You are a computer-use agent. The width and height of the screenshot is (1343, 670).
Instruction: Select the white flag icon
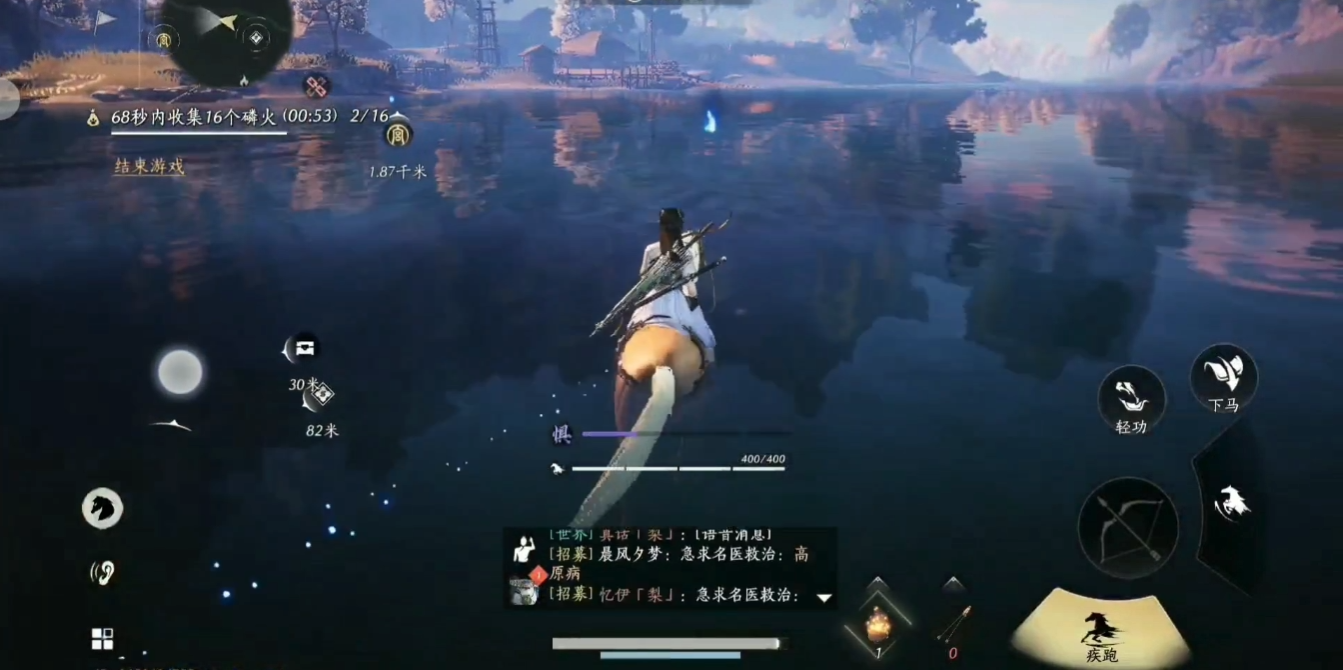click(x=105, y=21)
